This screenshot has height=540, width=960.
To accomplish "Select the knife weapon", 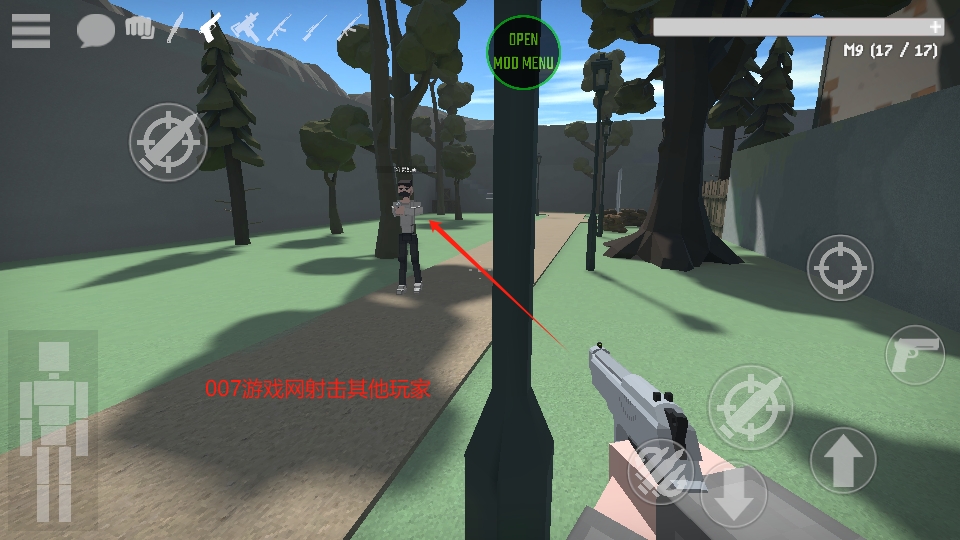I will click(175, 28).
